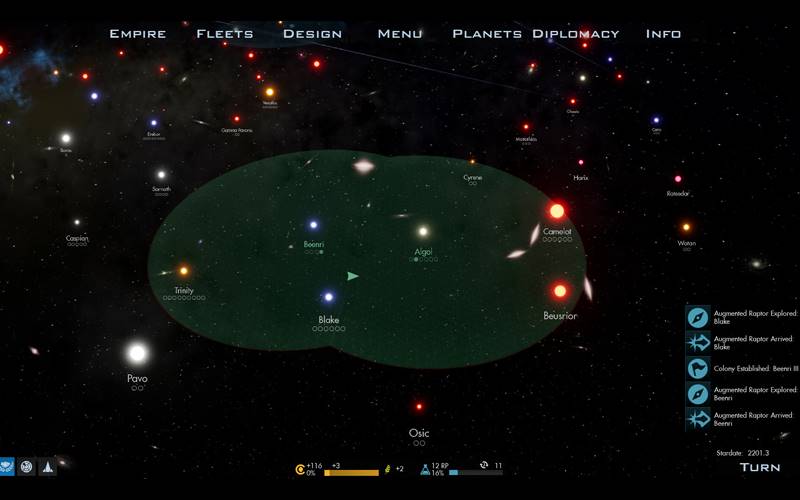Open the ship Design screen

click(x=312, y=34)
